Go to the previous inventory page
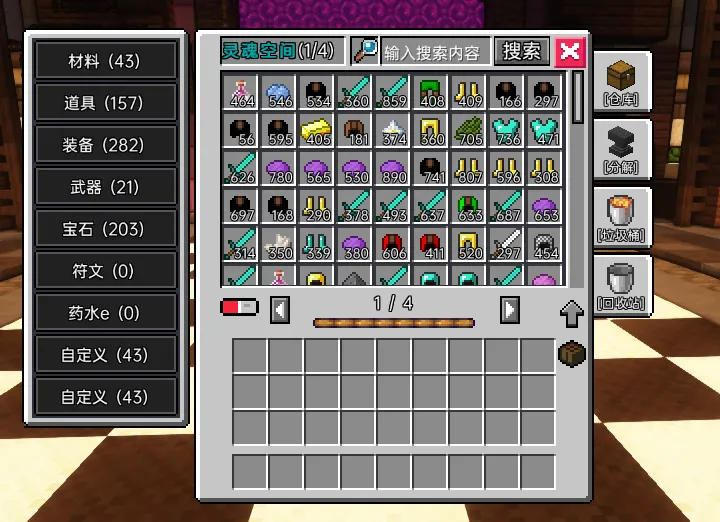Screen dimensions: 720x522 coord(281,310)
